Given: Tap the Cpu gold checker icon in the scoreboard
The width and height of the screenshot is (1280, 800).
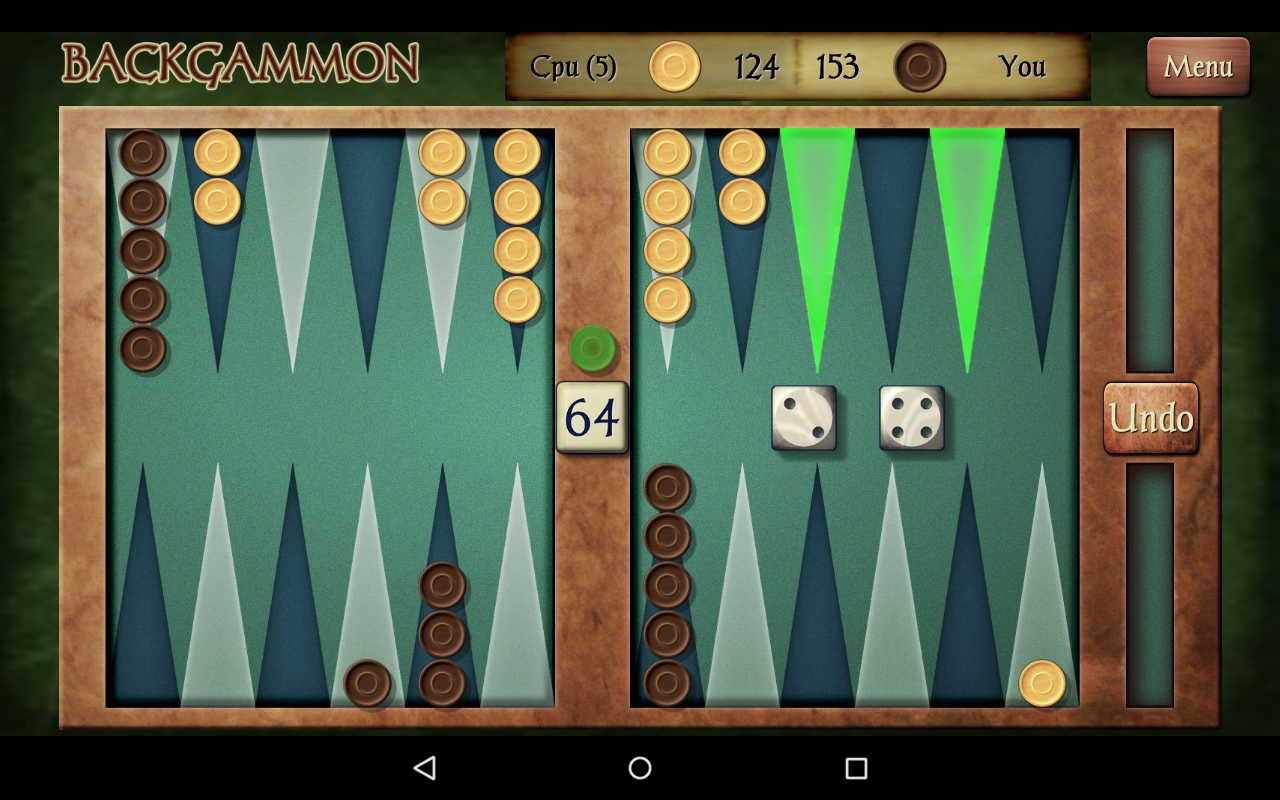Looking at the screenshot, I should (672, 66).
